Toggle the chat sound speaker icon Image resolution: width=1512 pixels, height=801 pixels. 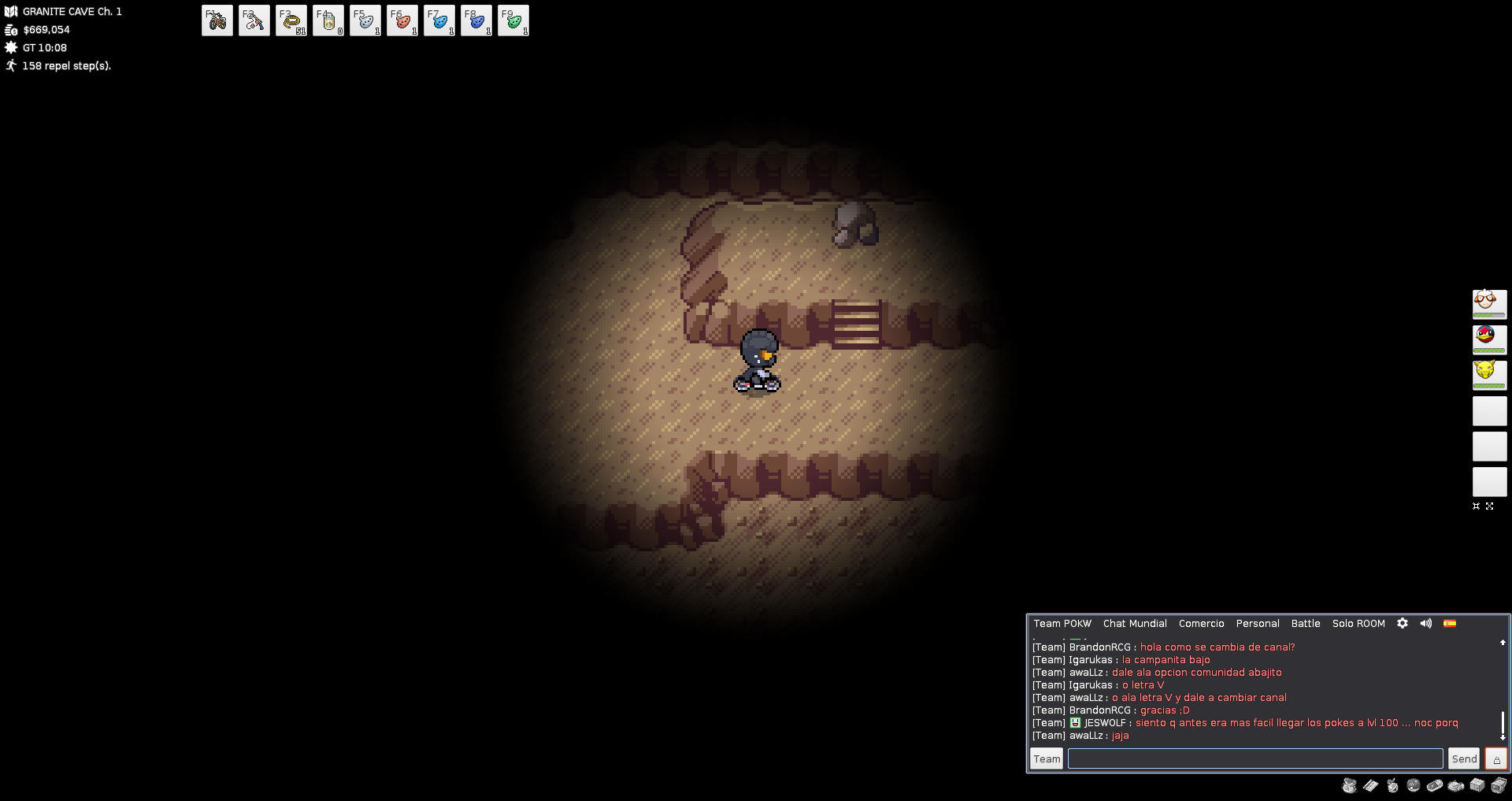click(x=1426, y=623)
